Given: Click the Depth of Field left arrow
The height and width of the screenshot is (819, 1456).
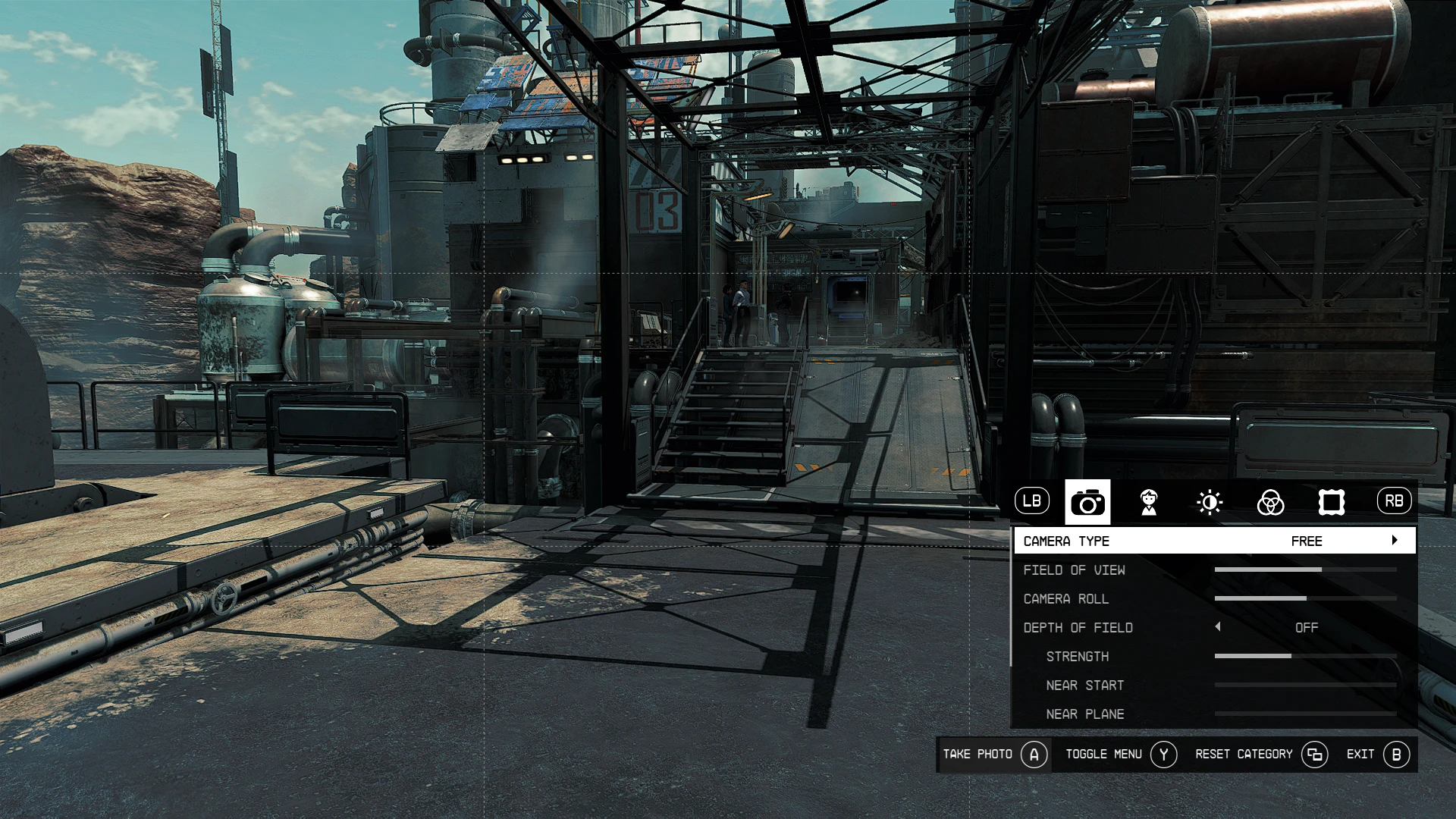Looking at the screenshot, I should coord(1218,627).
